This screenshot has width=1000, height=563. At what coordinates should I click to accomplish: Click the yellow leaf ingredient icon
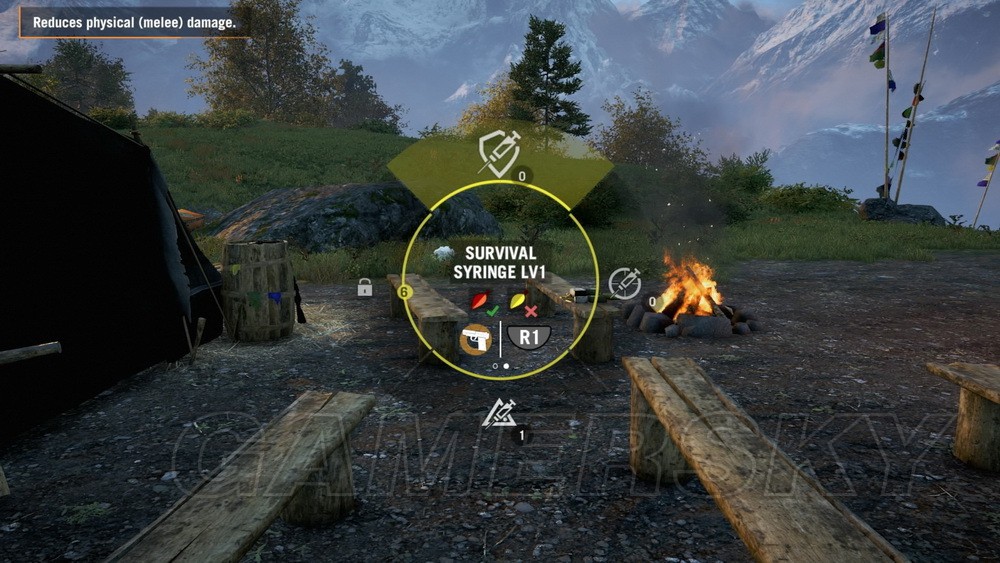pyautogui.click(x=518, y=299)
